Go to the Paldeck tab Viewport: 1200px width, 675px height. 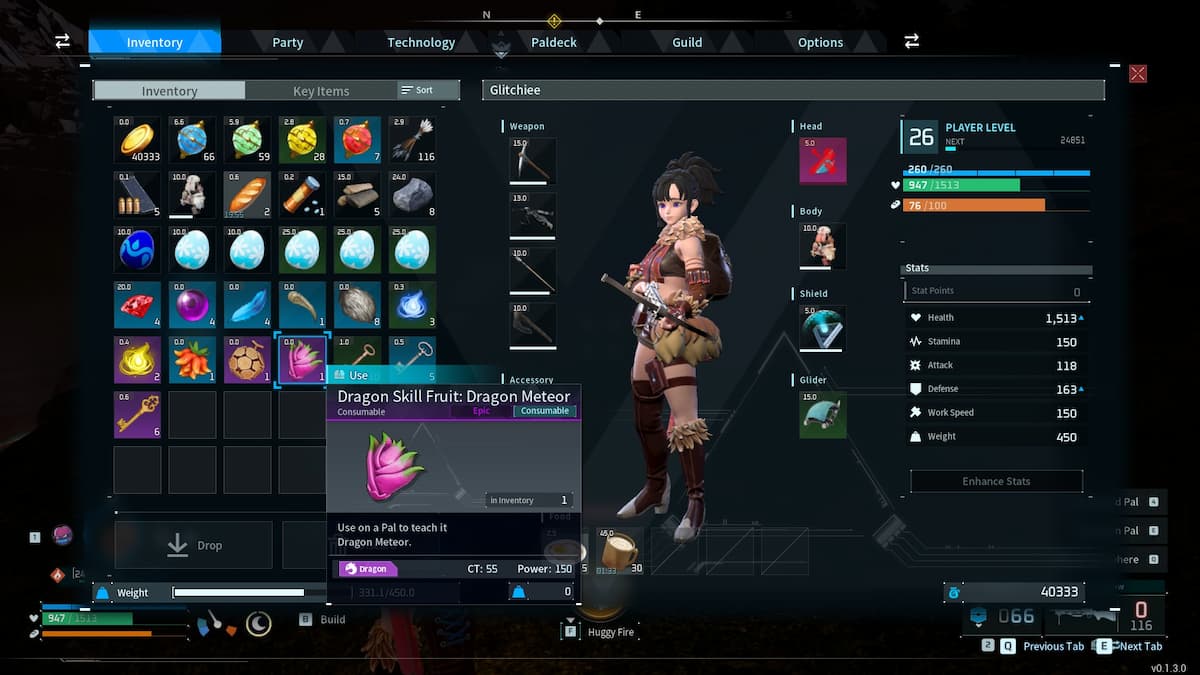(x=554, y=42)
